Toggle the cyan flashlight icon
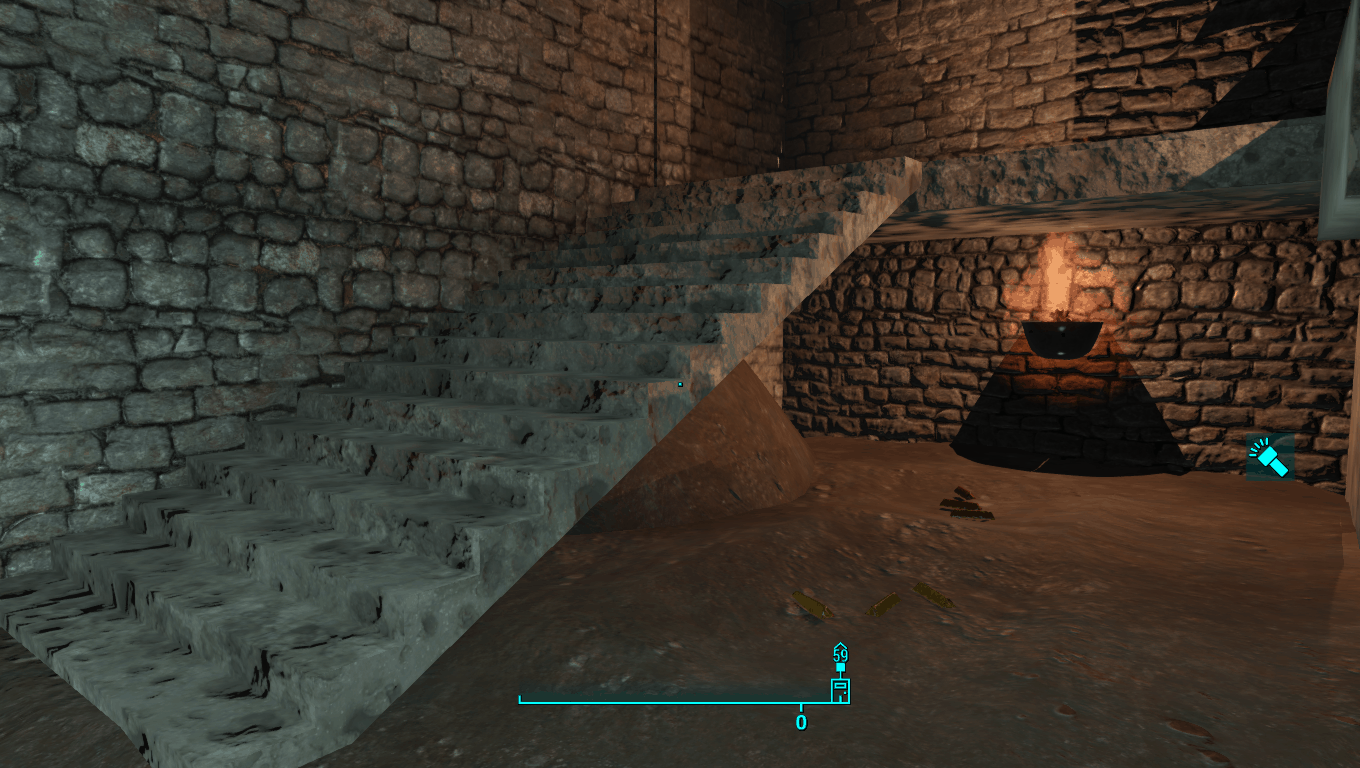 [x=1270, y=458]
